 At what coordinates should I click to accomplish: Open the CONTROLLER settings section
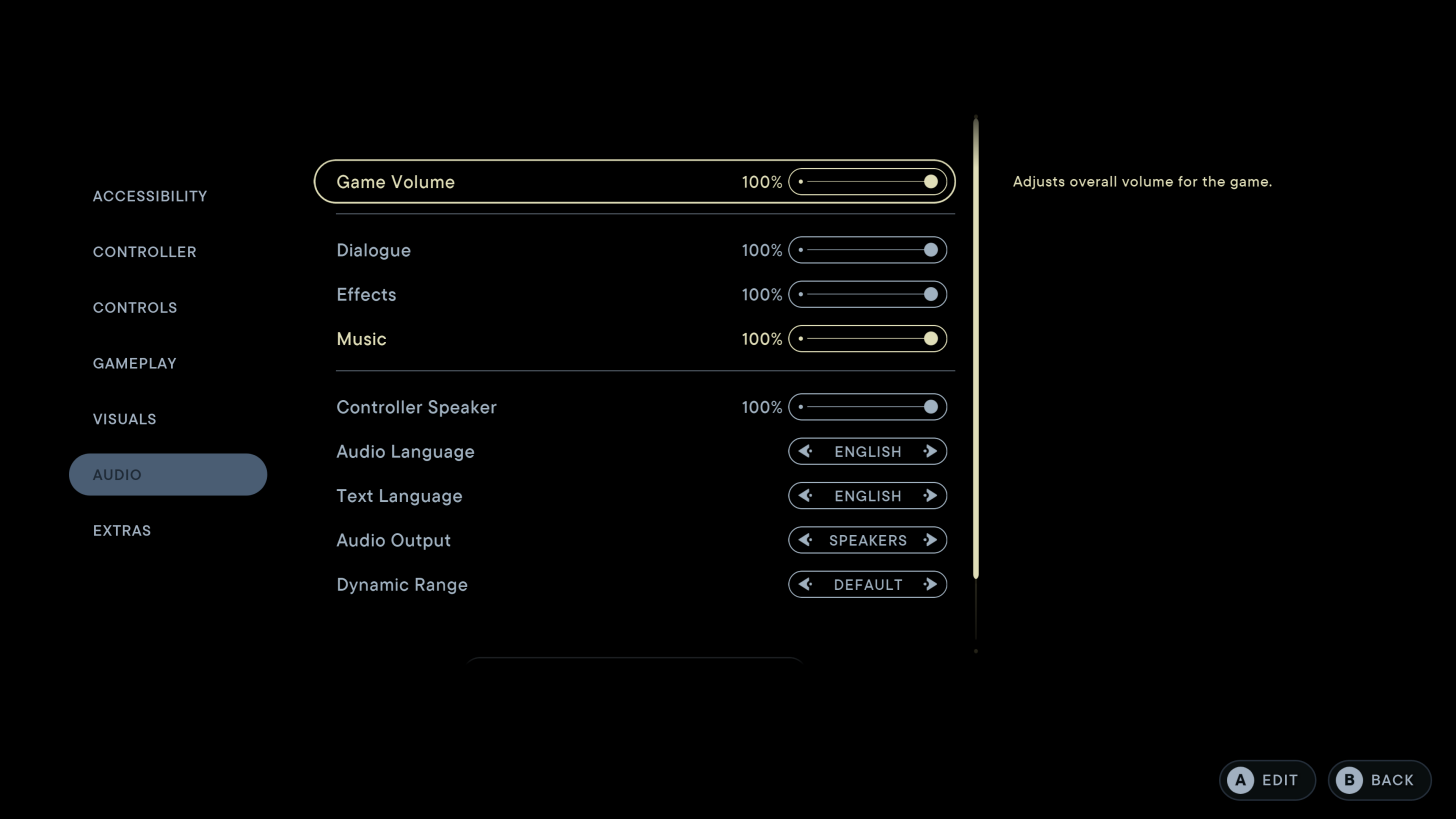pyautogui.click(x=145, y=252)
